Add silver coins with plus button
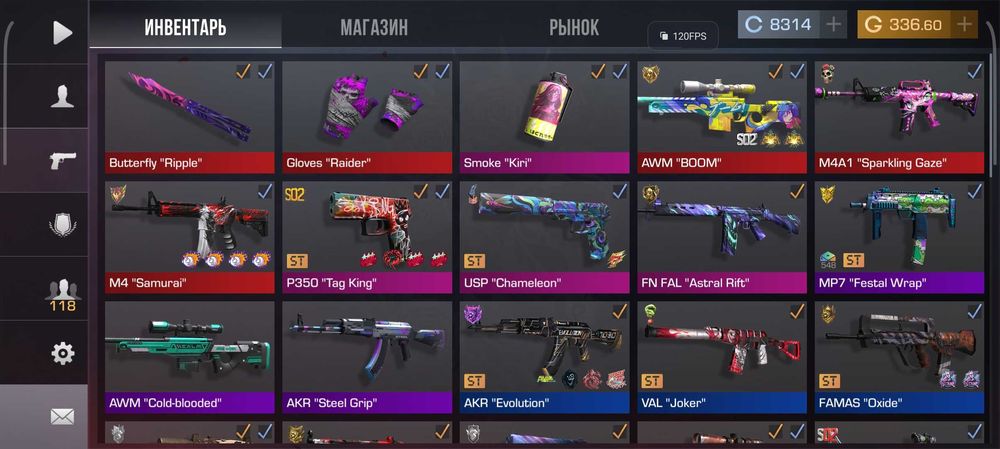 835,24
